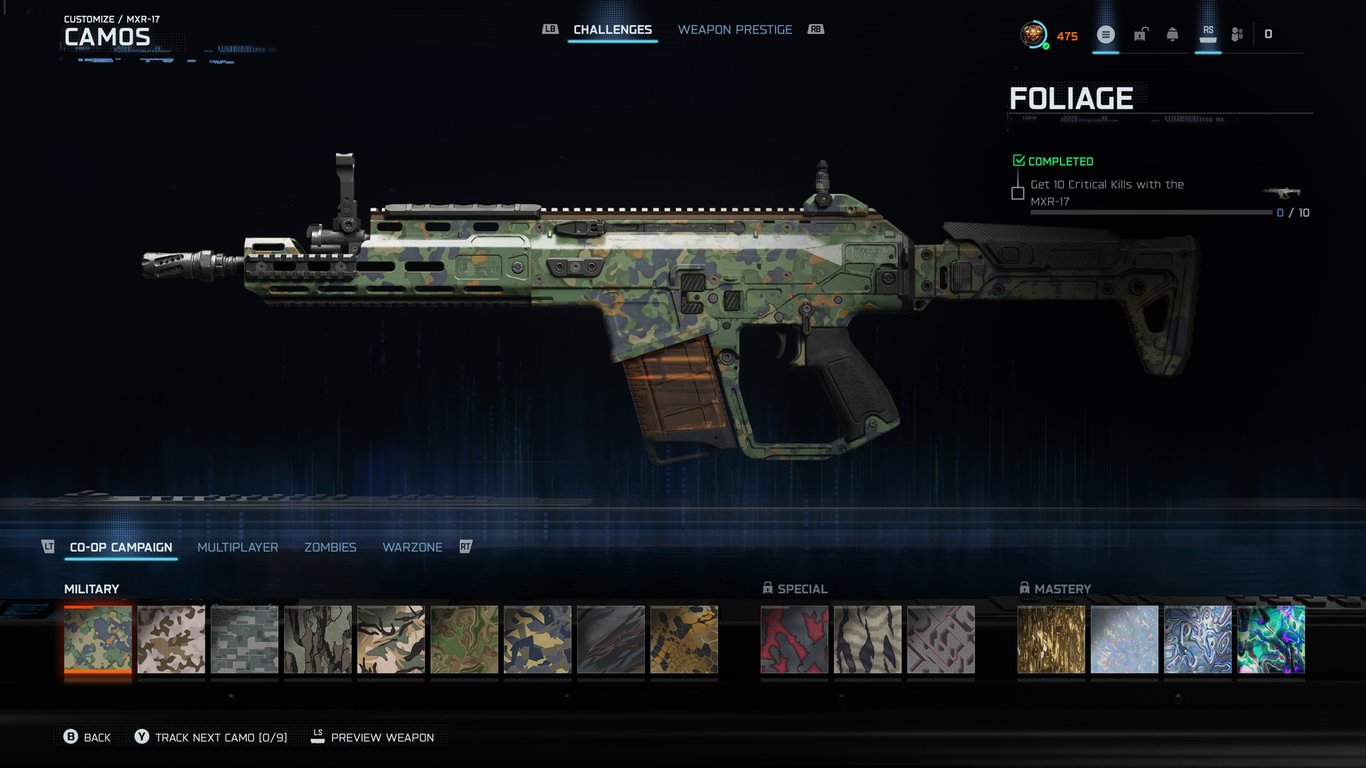This screenshot has height=768, width=1366.
Task: Click the Critical Kills challenge checkbox
Action: pyautogui.click(x=1017, y=192)
